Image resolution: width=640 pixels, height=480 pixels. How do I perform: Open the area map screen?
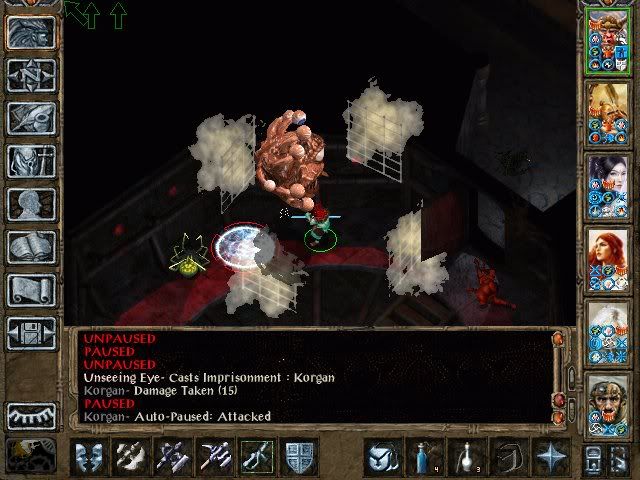pyautogui.click(x=32, y=75)
